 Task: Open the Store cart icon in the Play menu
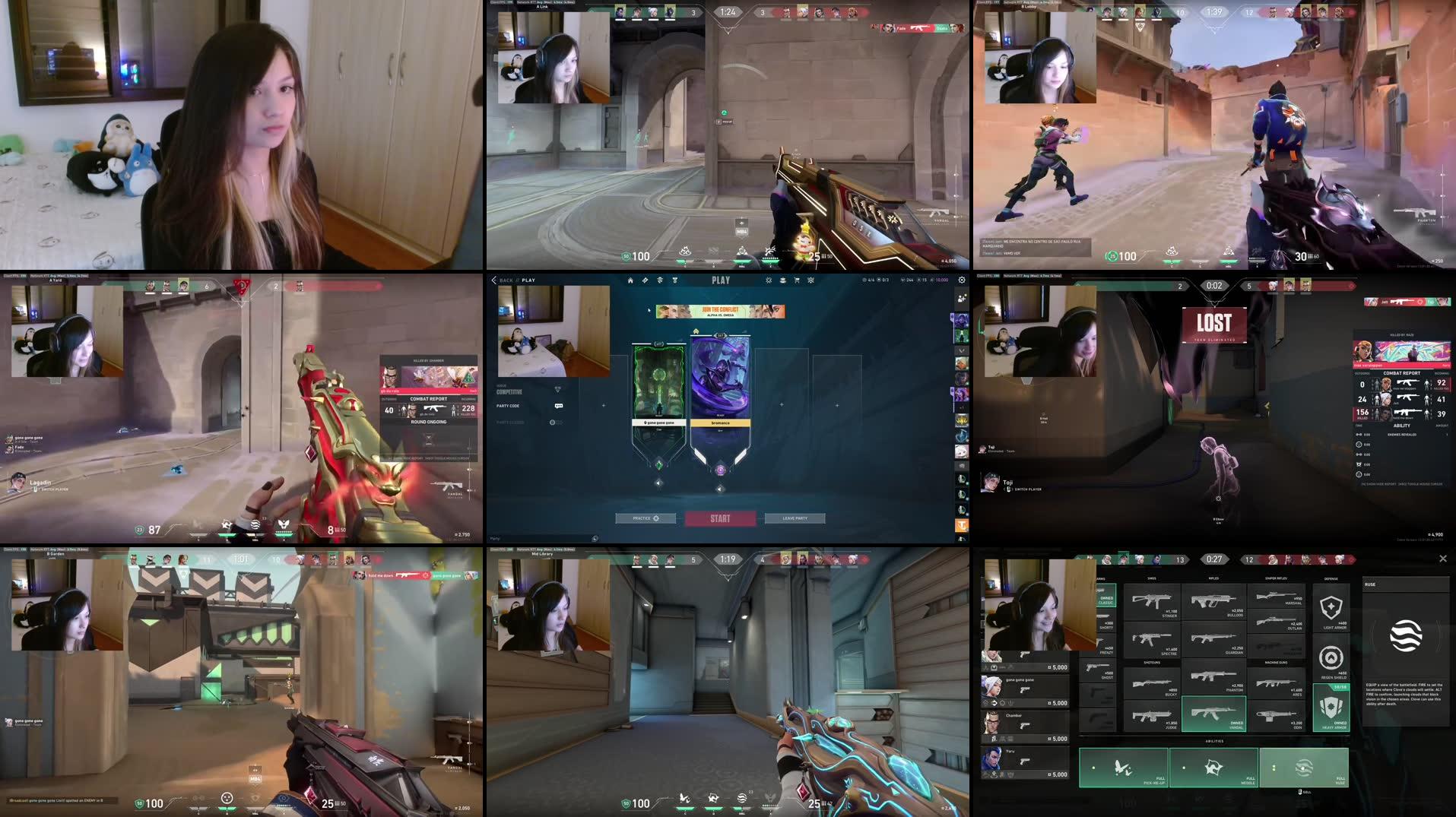point(797,280)
